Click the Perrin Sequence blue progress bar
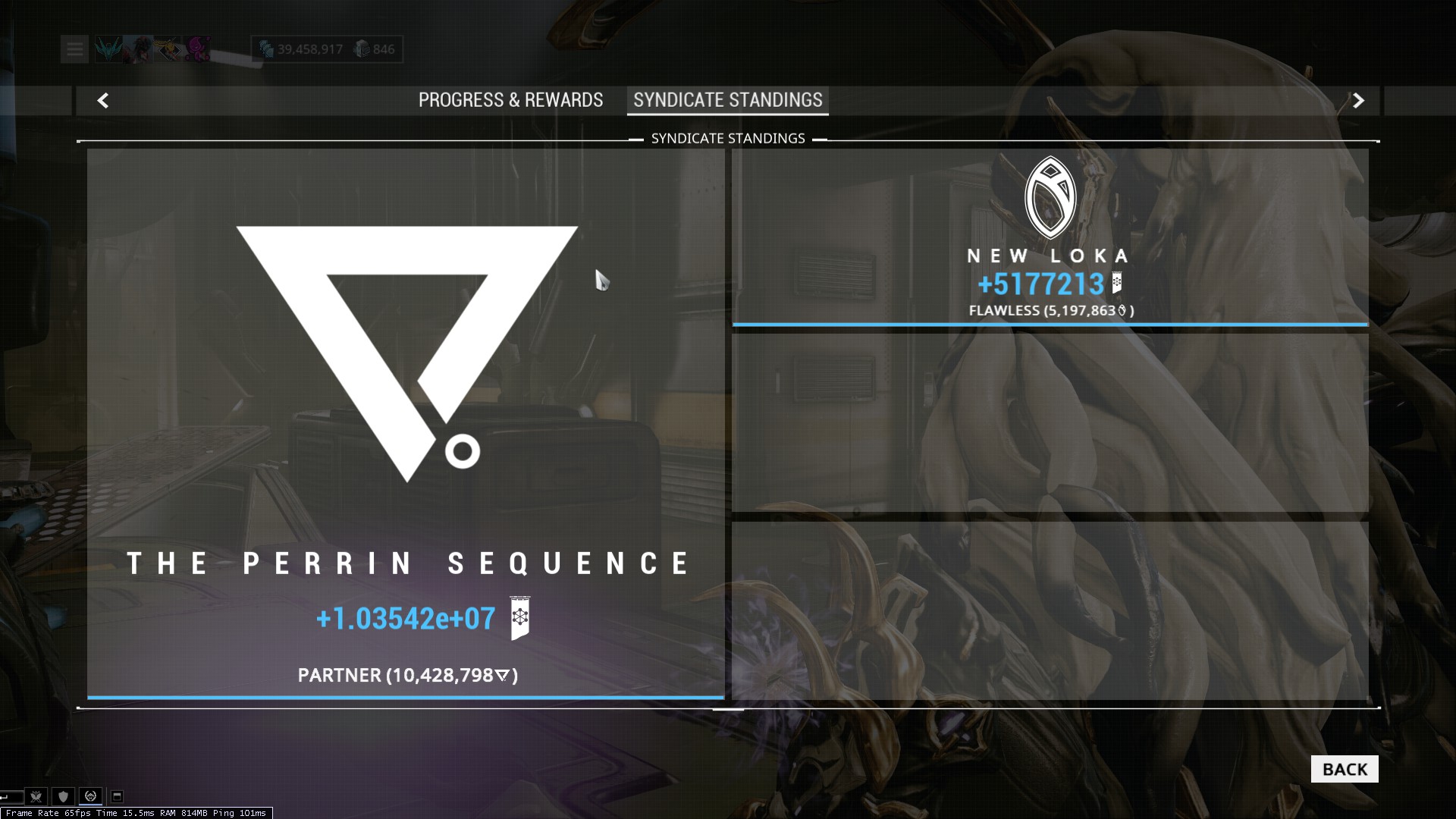This screenshot has height=819, width=1456. click(x=407, y=695)
